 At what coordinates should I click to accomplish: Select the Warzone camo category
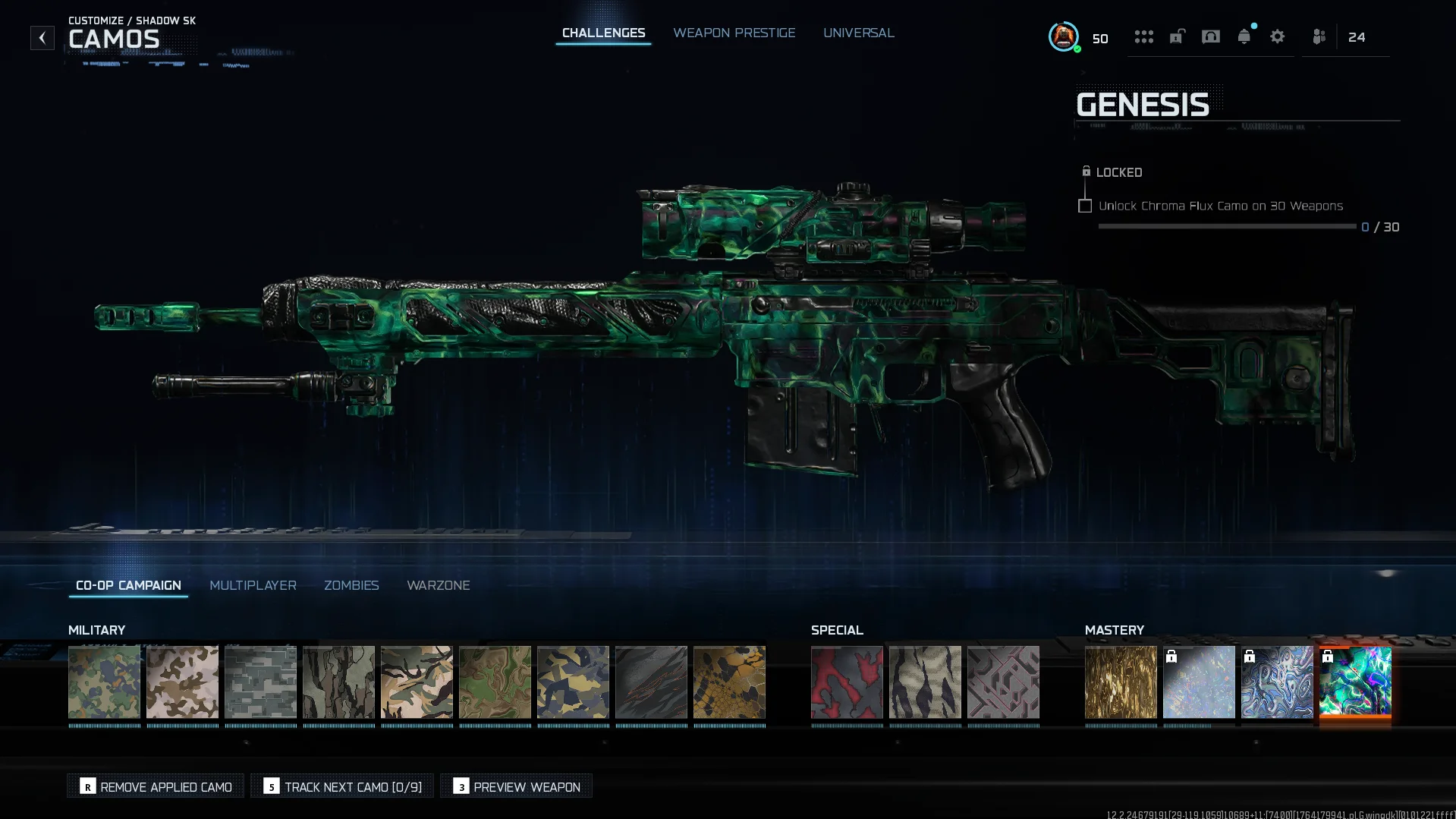pos(439,585)
